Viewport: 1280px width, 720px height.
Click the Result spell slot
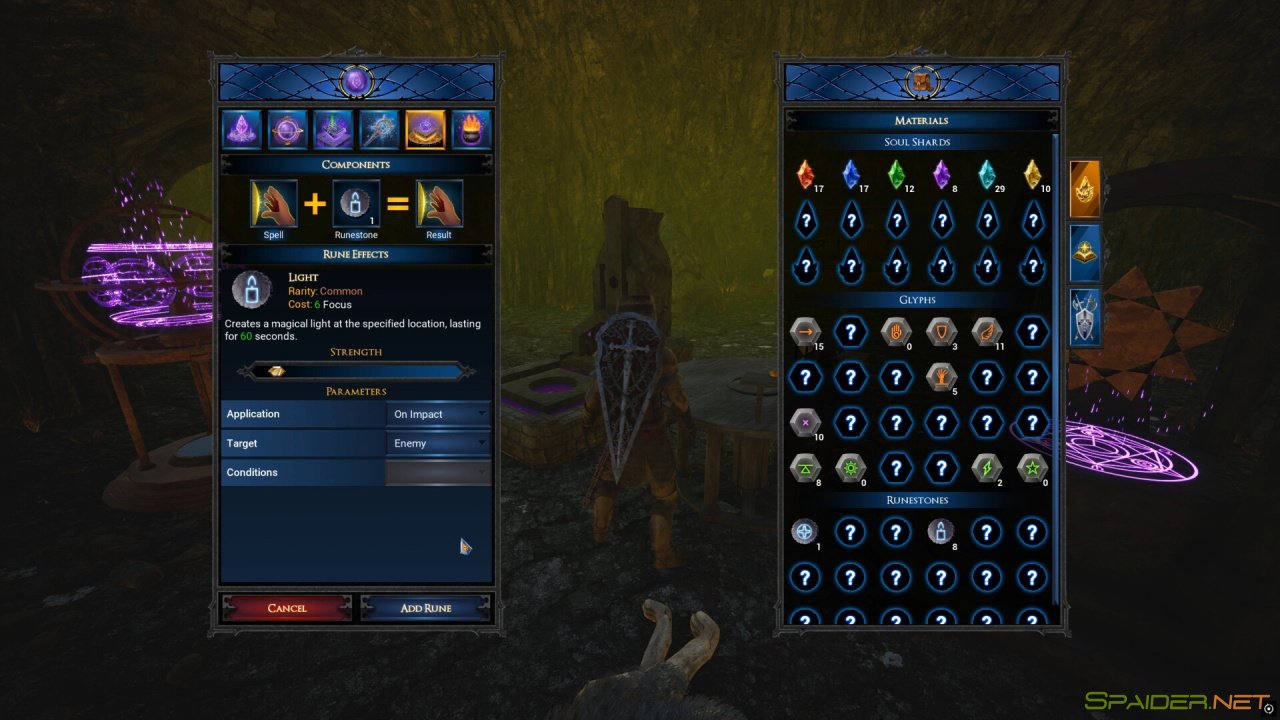[x=439, y=204]
